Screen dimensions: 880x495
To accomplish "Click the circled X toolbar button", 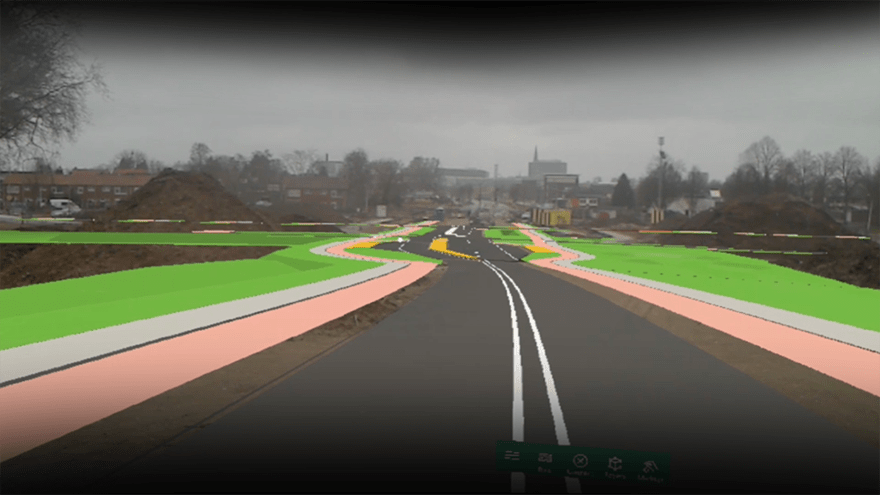I will click(580, 461).
